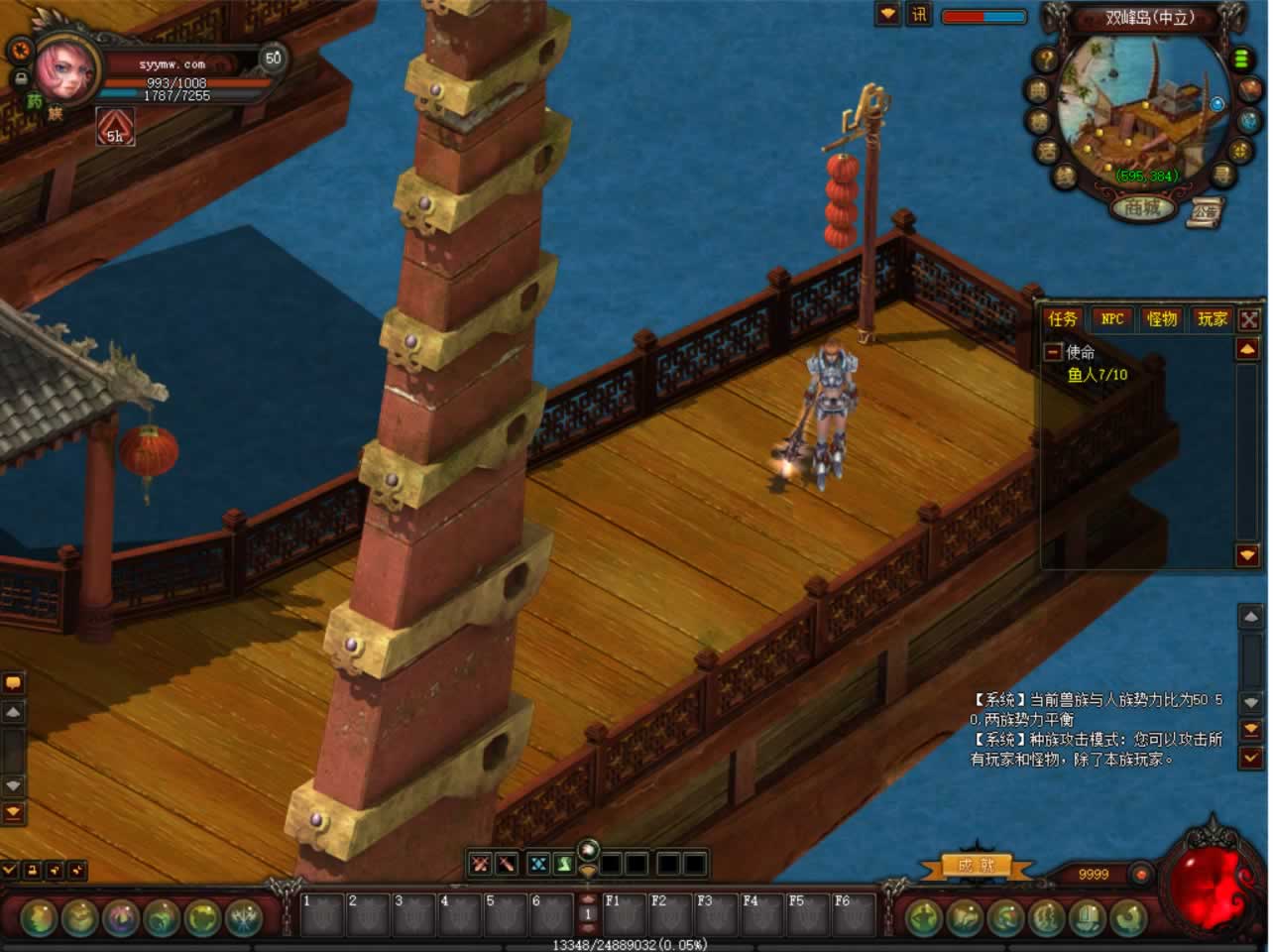This screenshot has width=1273, height=952.
Task: Collapse the 使命 quest category
Action: click(x=1053, y=352)
